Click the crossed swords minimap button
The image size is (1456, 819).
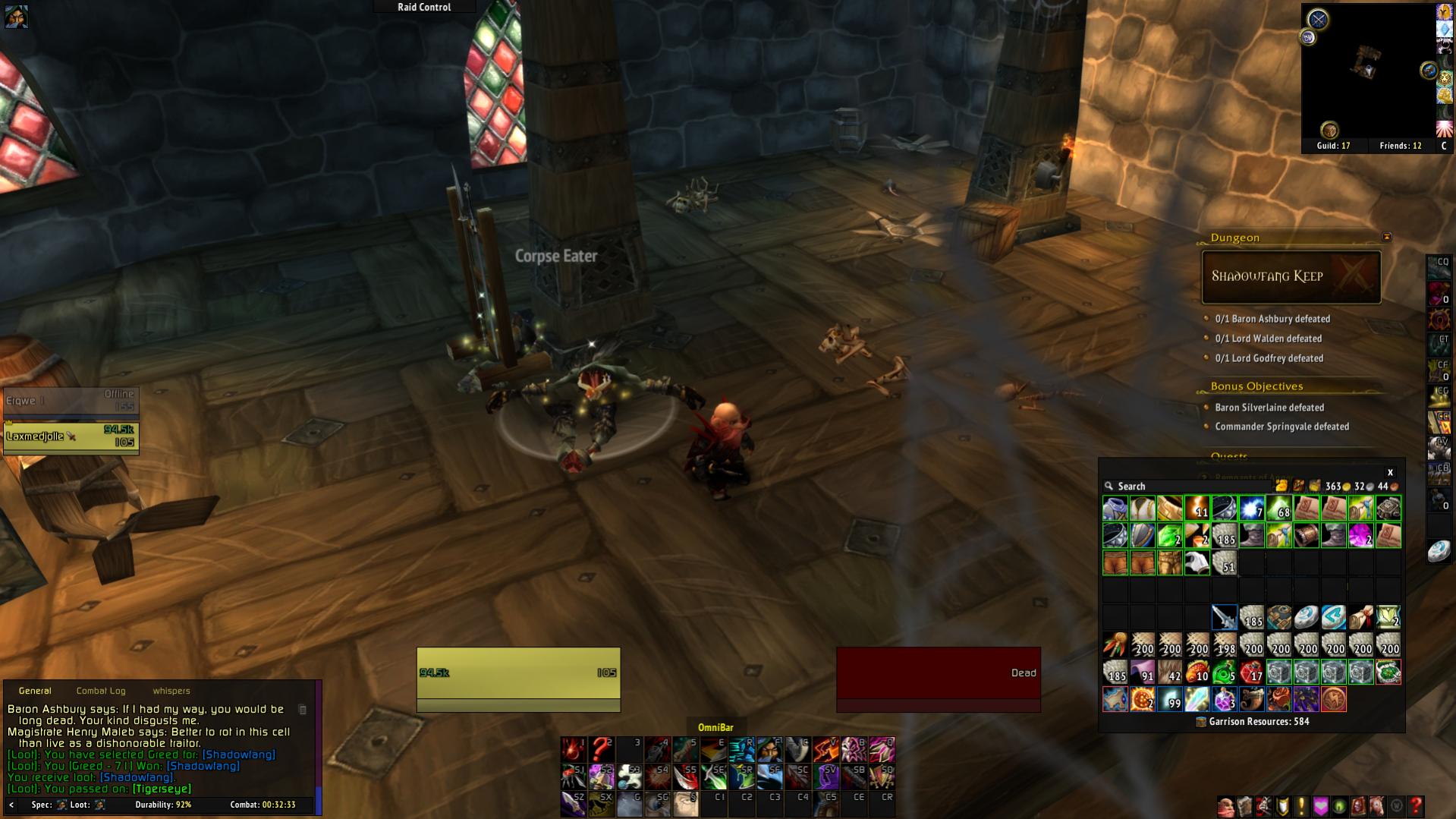tap(1318, 19)
